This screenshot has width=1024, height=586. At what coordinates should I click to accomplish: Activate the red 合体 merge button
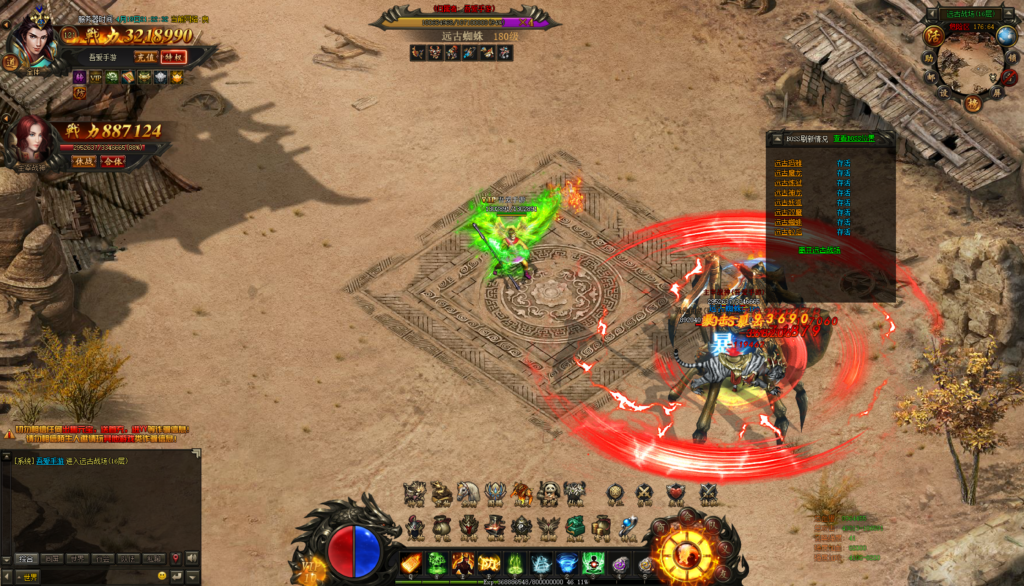pos(112,160)
